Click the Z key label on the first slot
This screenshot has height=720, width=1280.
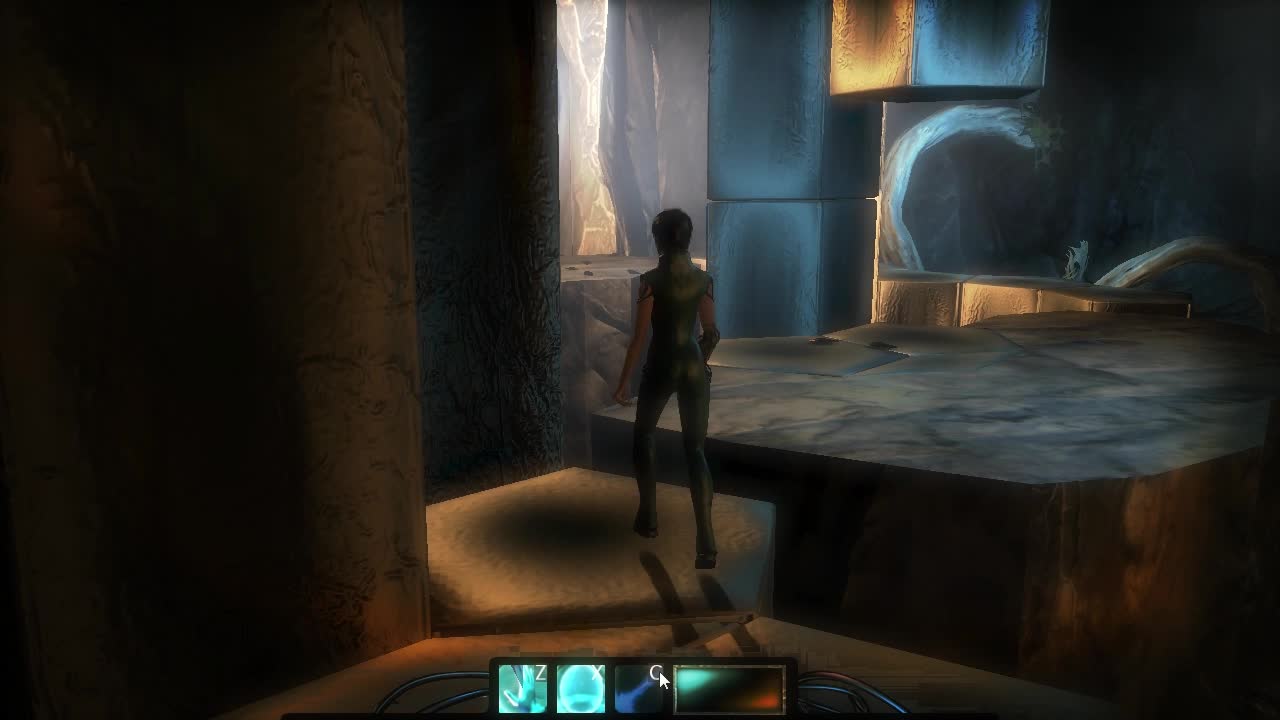[x=539, y=673]
